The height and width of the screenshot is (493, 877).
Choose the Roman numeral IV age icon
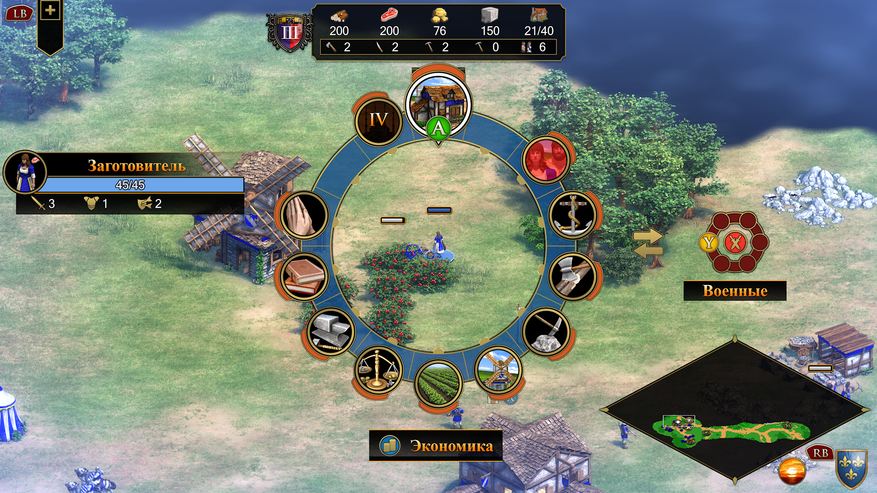tap(379, 122)
